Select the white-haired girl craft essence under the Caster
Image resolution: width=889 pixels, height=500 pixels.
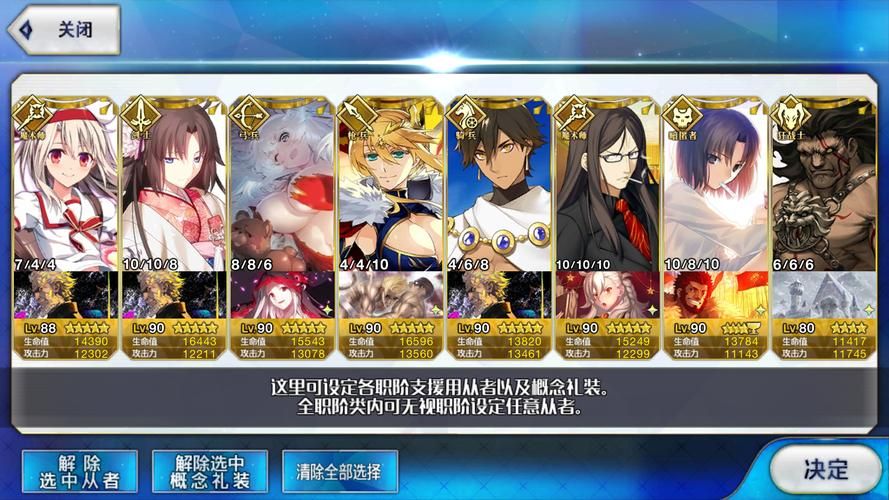pos(607,295)
